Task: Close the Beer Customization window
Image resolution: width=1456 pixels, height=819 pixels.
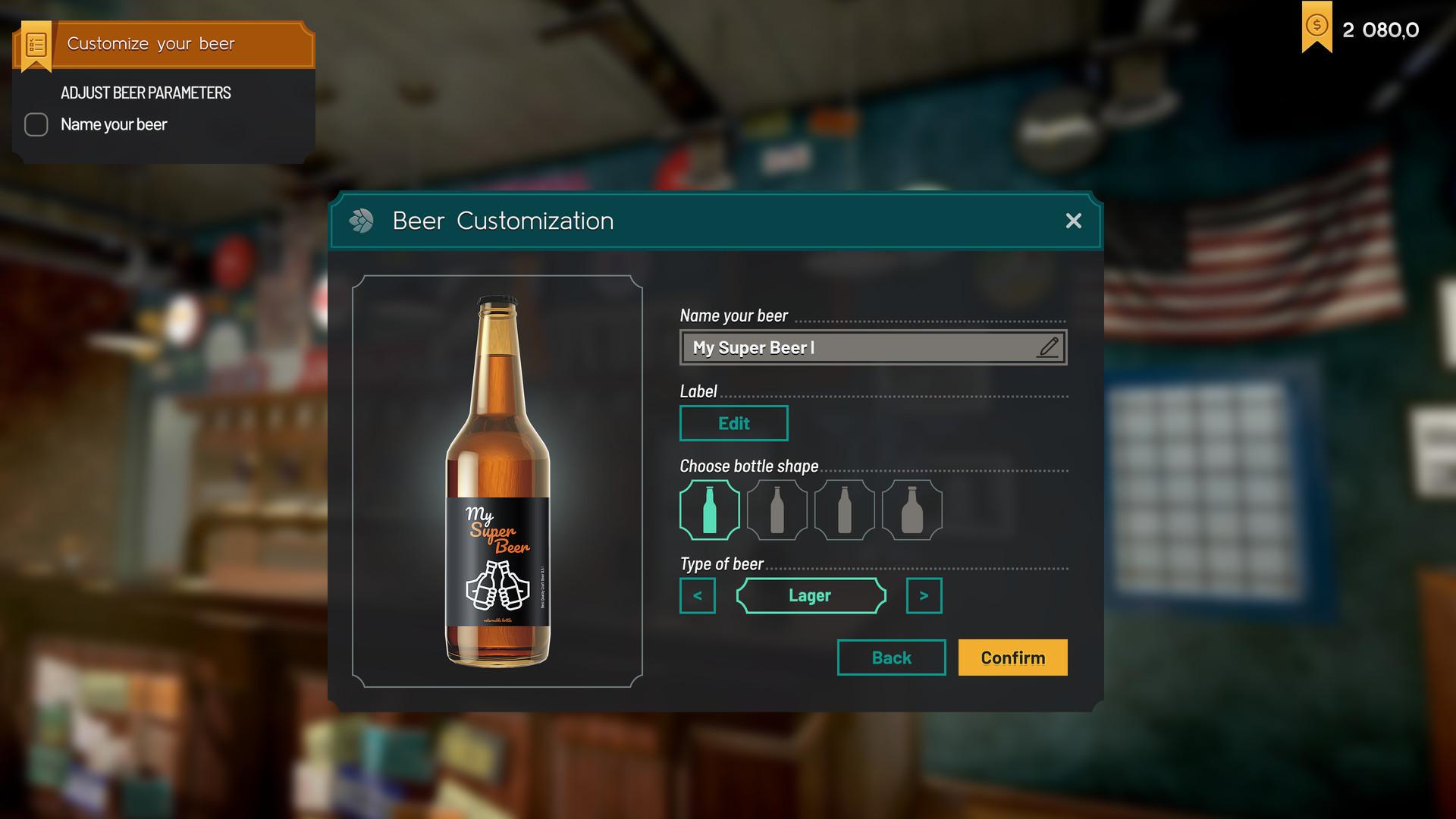Action: (x=1073, y=221)
